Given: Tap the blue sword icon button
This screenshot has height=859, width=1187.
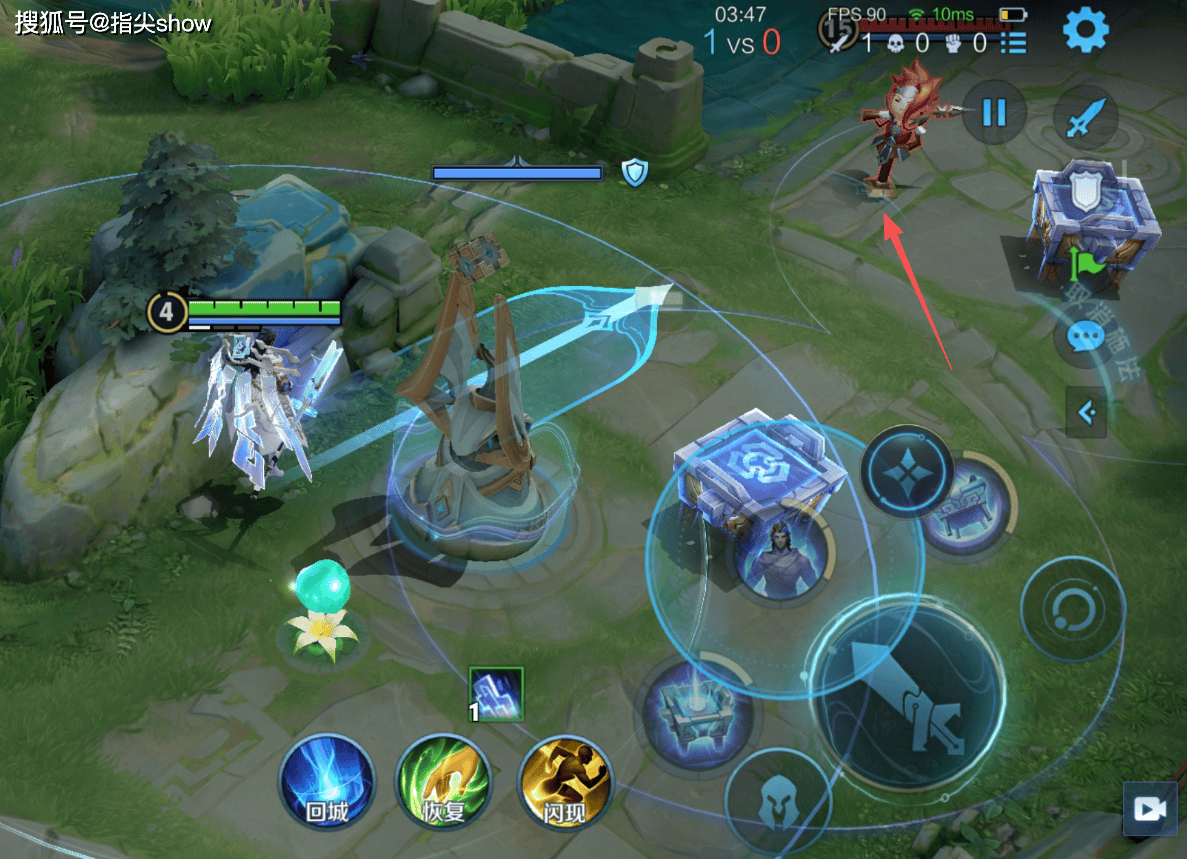Looking at the screenshot, I should click(1085, 117).
